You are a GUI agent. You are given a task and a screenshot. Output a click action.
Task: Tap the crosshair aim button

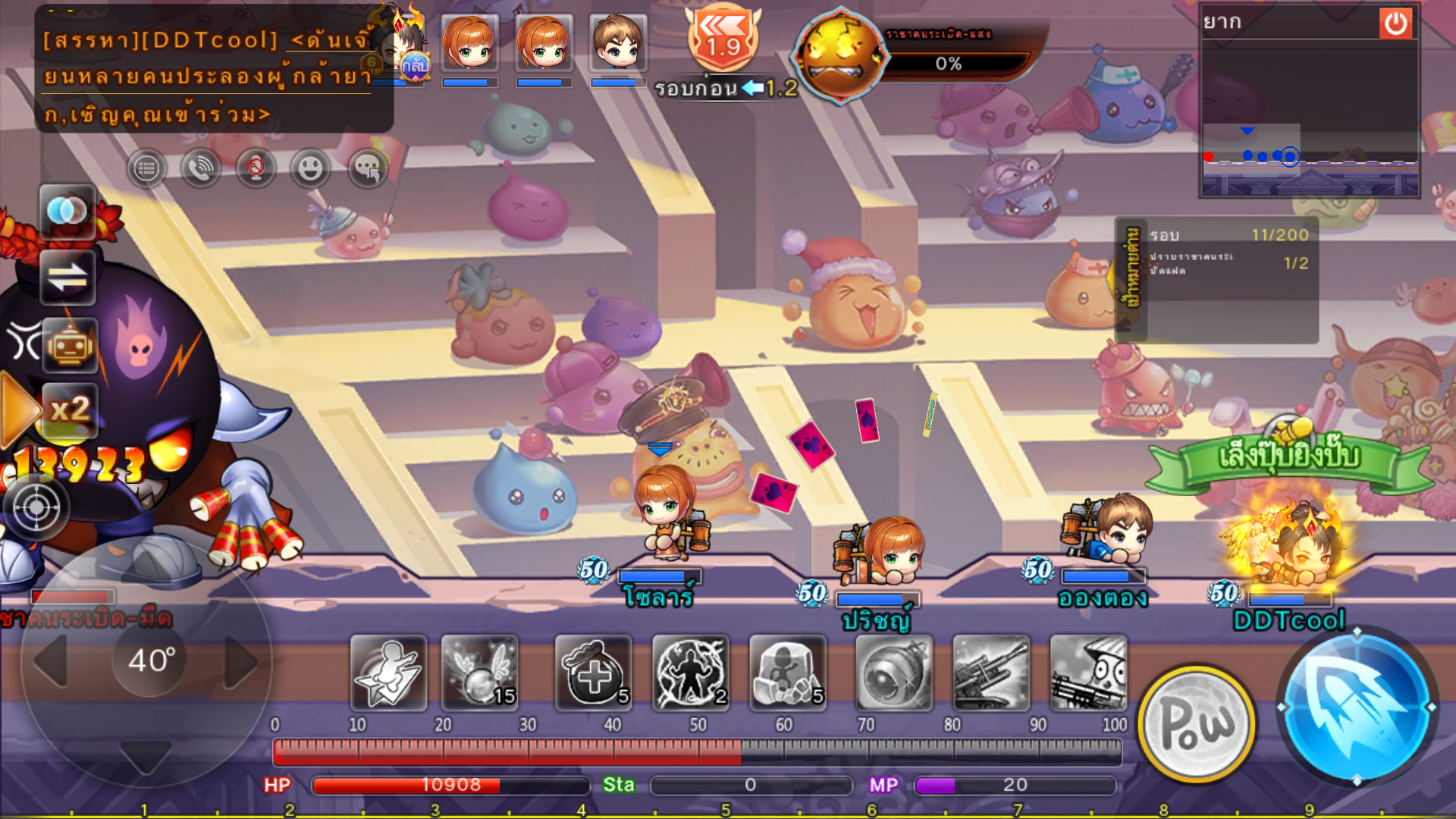tap(36, 507)
